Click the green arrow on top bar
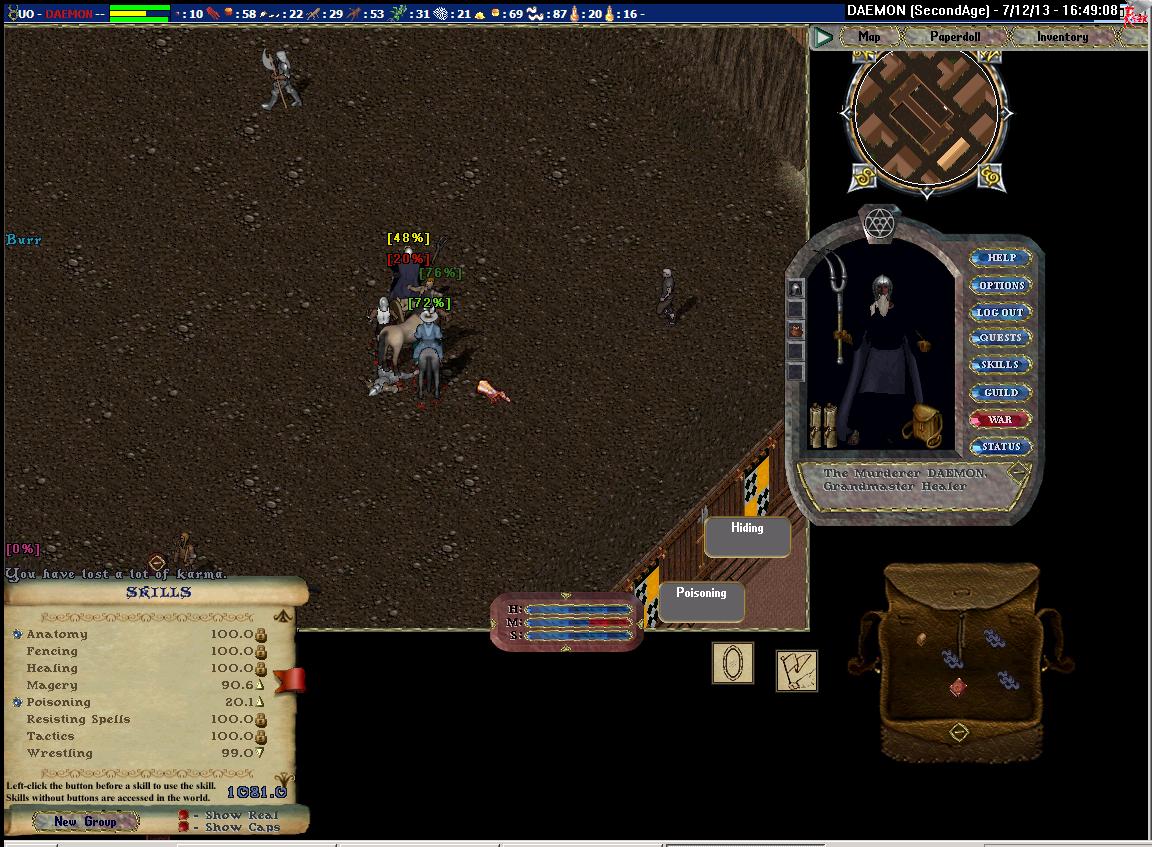Viewport: 1152px width, 847px height. click(x=823, y=38)
